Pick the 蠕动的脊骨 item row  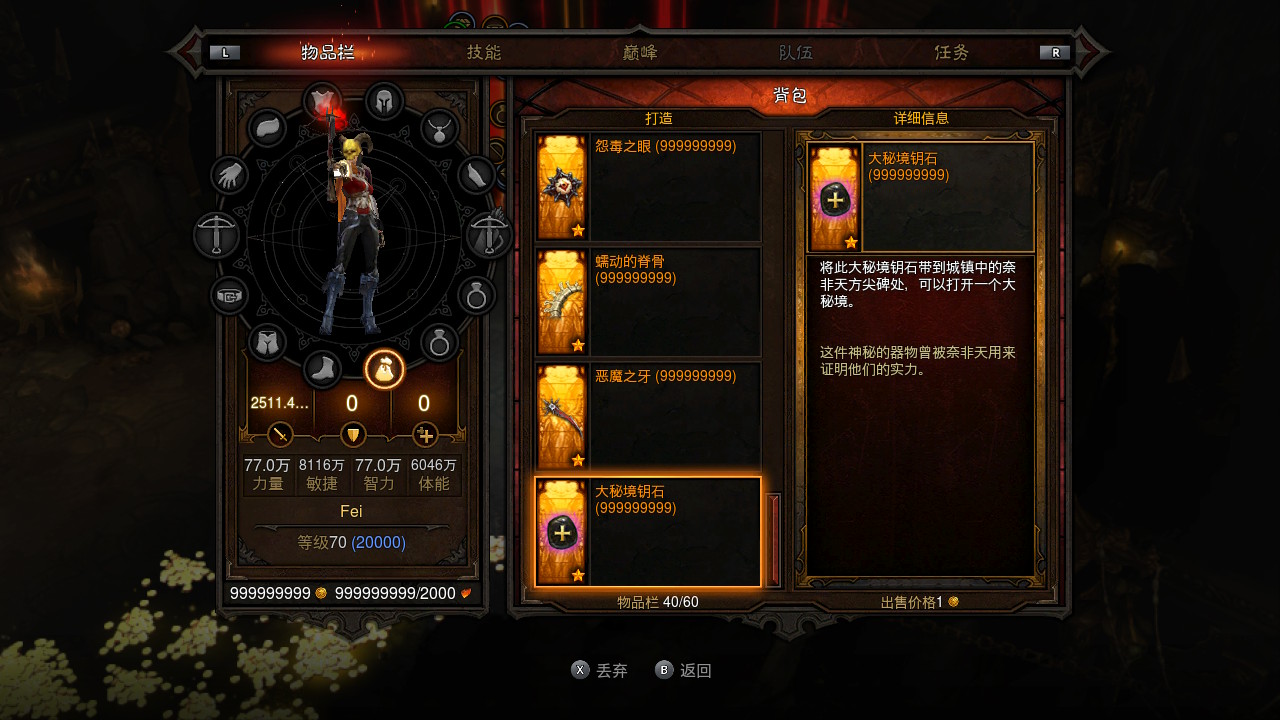[648, 301]
